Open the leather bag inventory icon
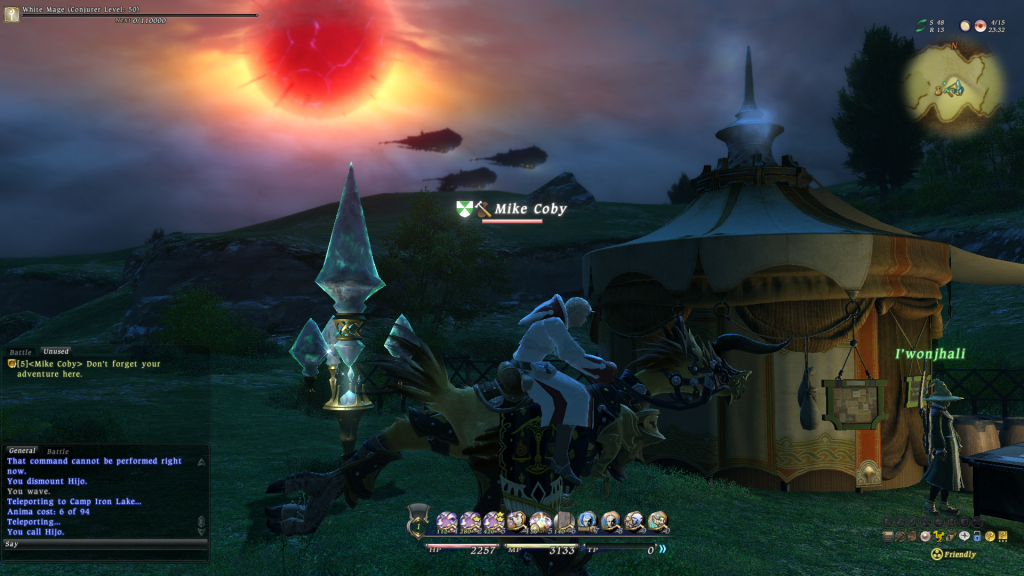Image resolution: width=1024 pixels, height=576 pixels. (x=912, y=537)
